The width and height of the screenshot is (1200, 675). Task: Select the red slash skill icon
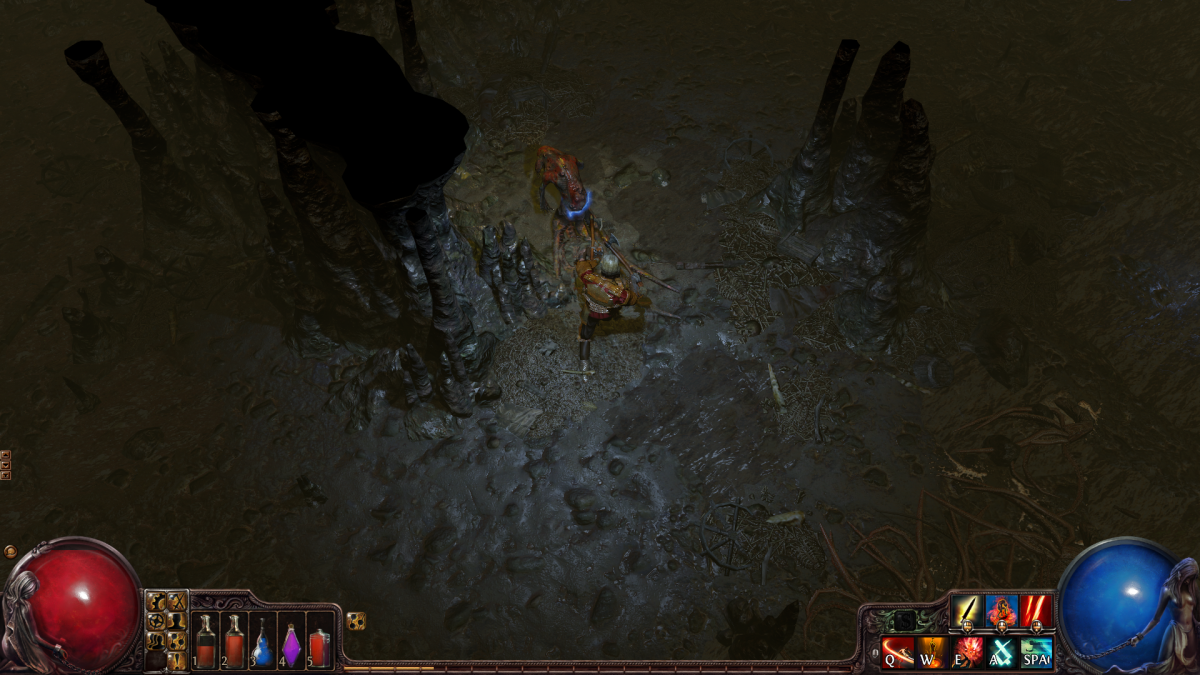[x=1037, y=611]
